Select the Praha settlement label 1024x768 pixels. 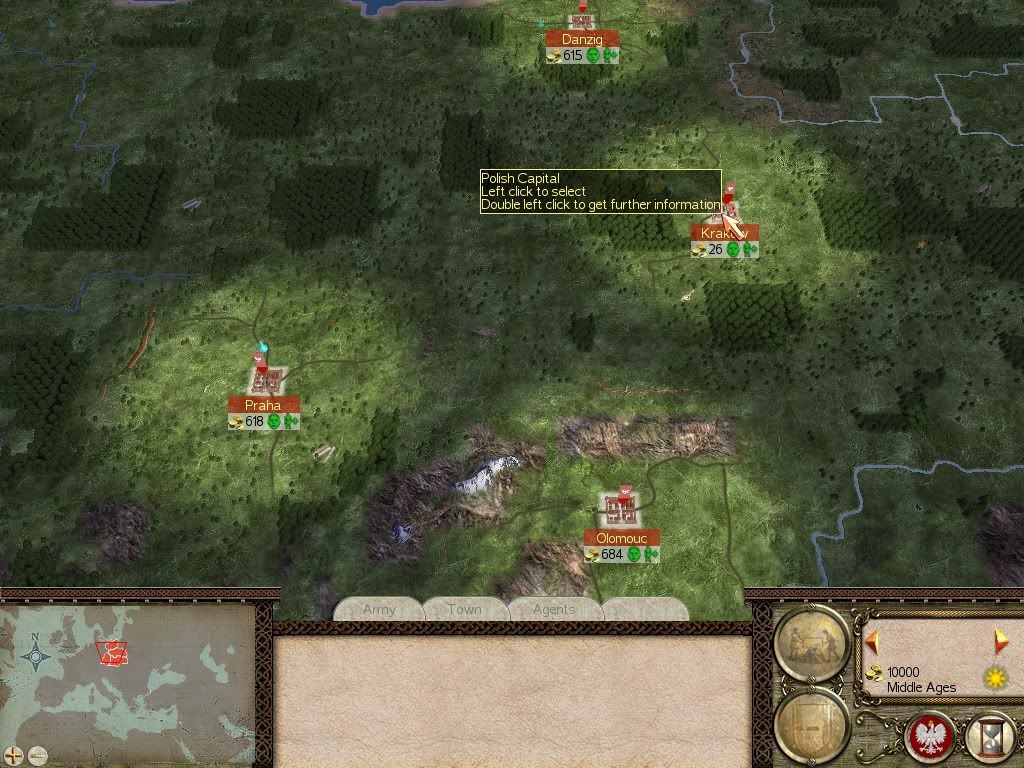point(264,405)
